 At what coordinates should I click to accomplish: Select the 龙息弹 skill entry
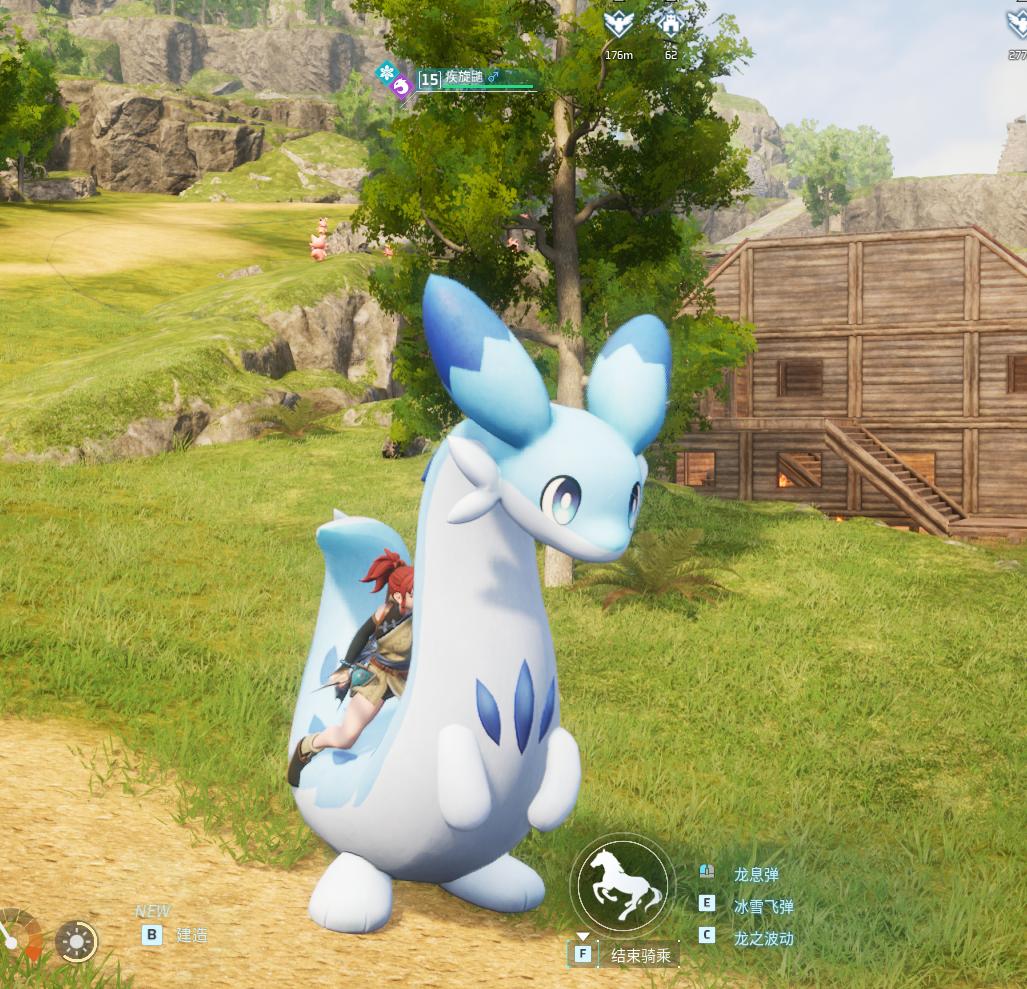click(x=755, y=875)
